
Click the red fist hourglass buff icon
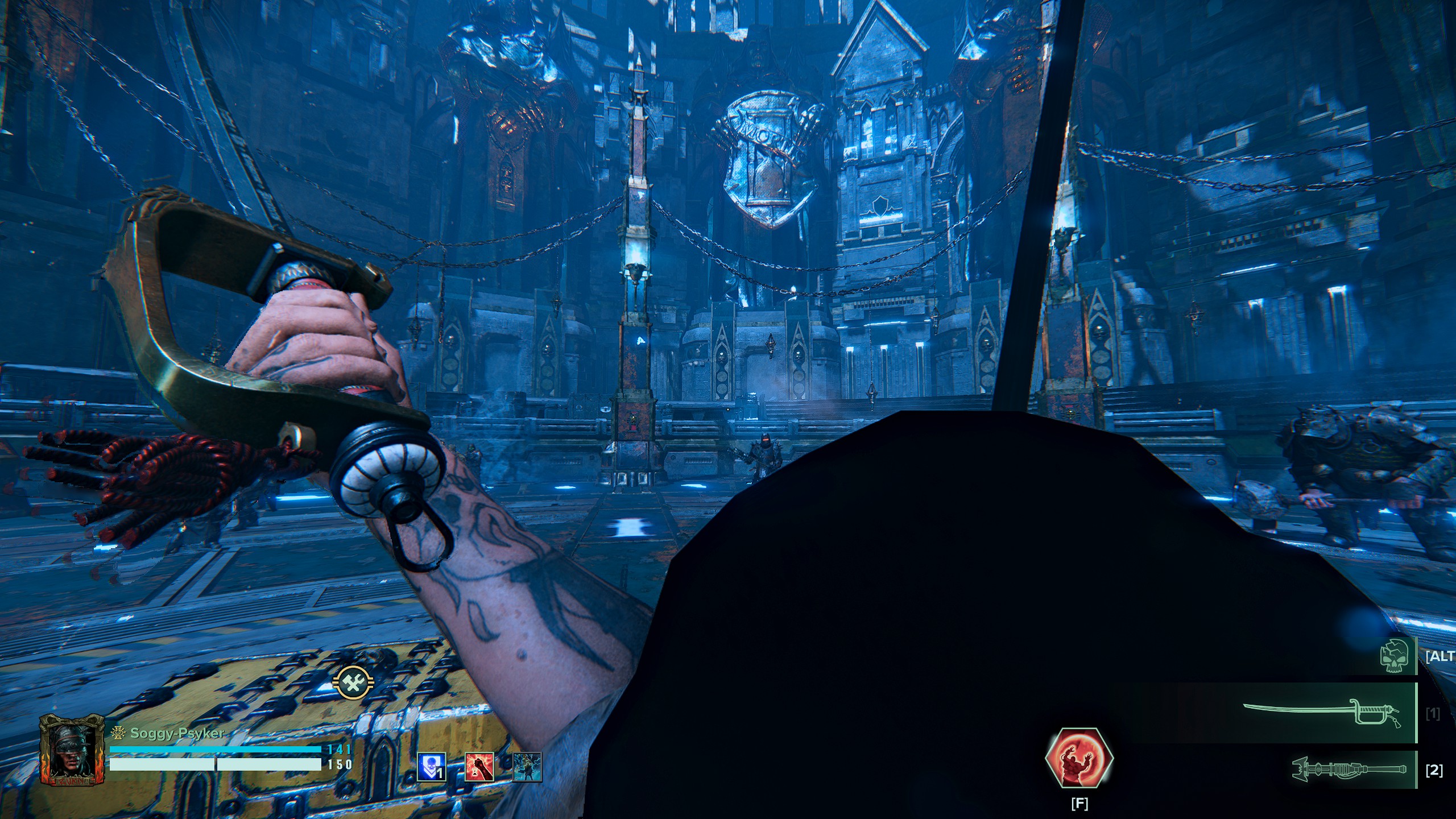point(479,766)
